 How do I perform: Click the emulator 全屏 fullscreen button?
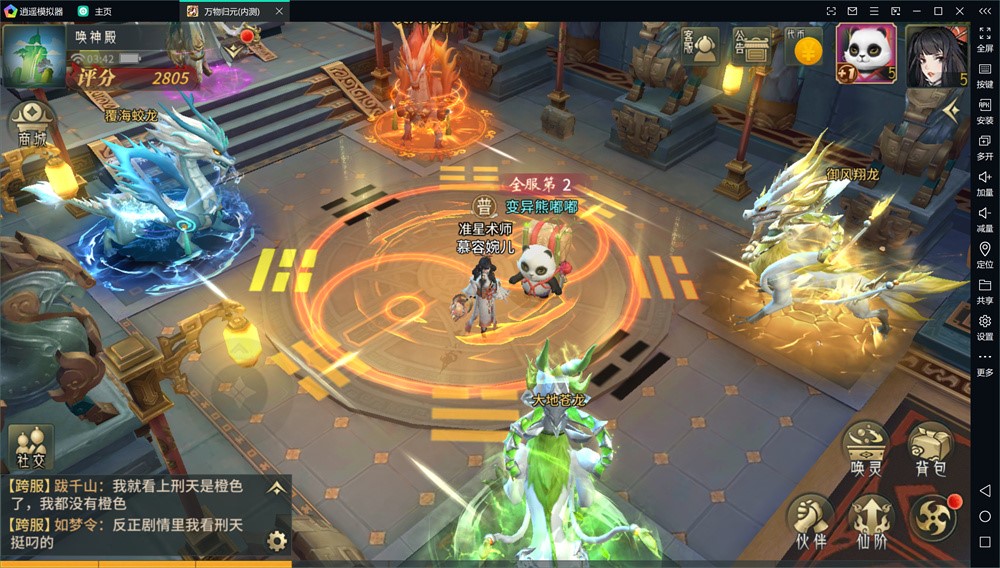(x=985, y=38)
